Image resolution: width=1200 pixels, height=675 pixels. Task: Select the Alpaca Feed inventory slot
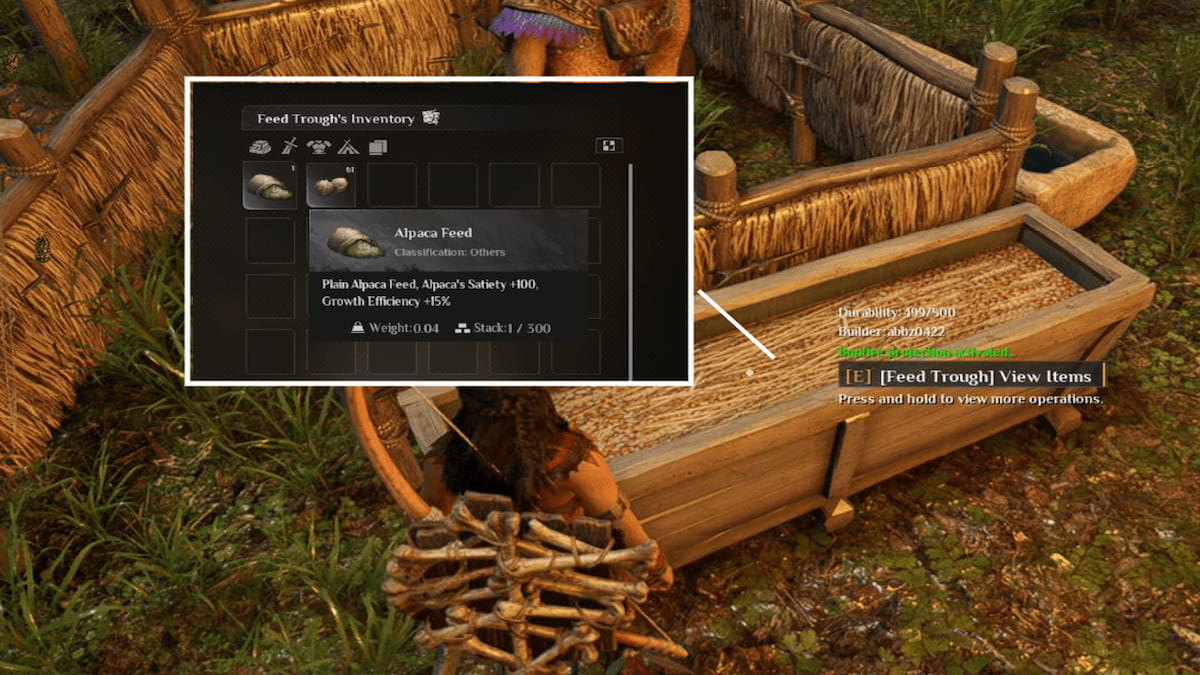[x=268, y=186]
